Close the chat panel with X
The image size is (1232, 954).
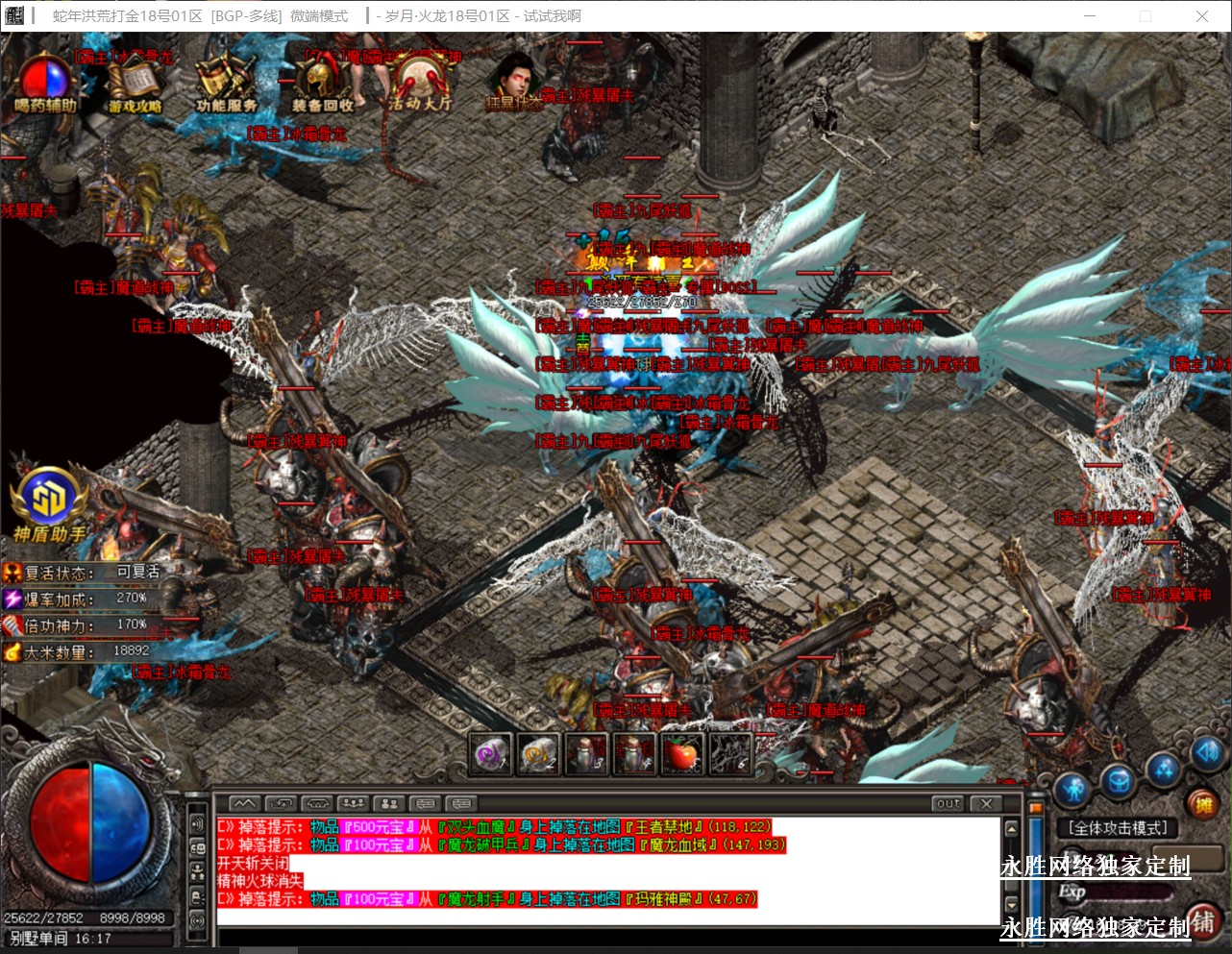point(986,803)
